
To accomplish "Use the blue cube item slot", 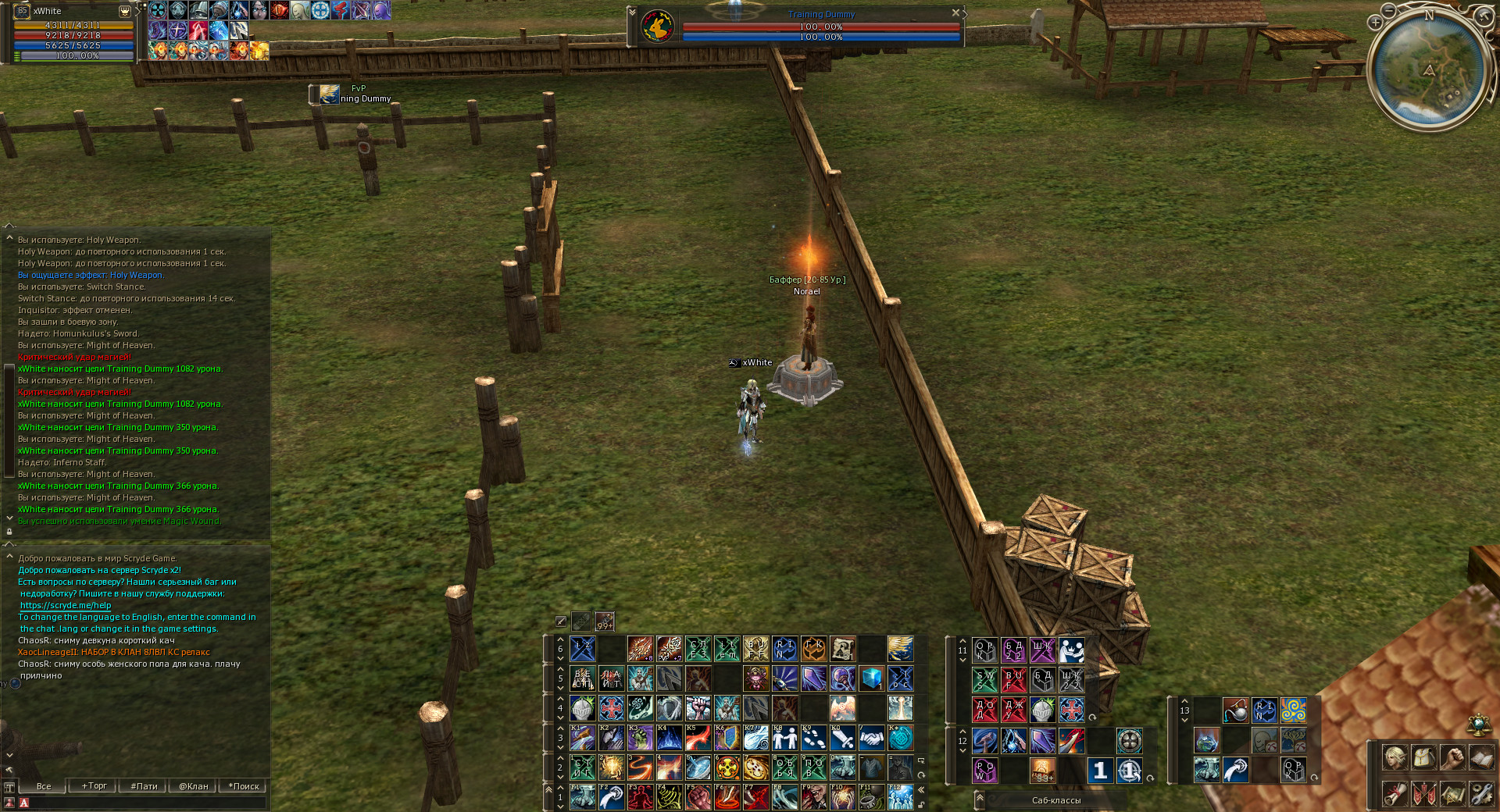I will [871, 678].
